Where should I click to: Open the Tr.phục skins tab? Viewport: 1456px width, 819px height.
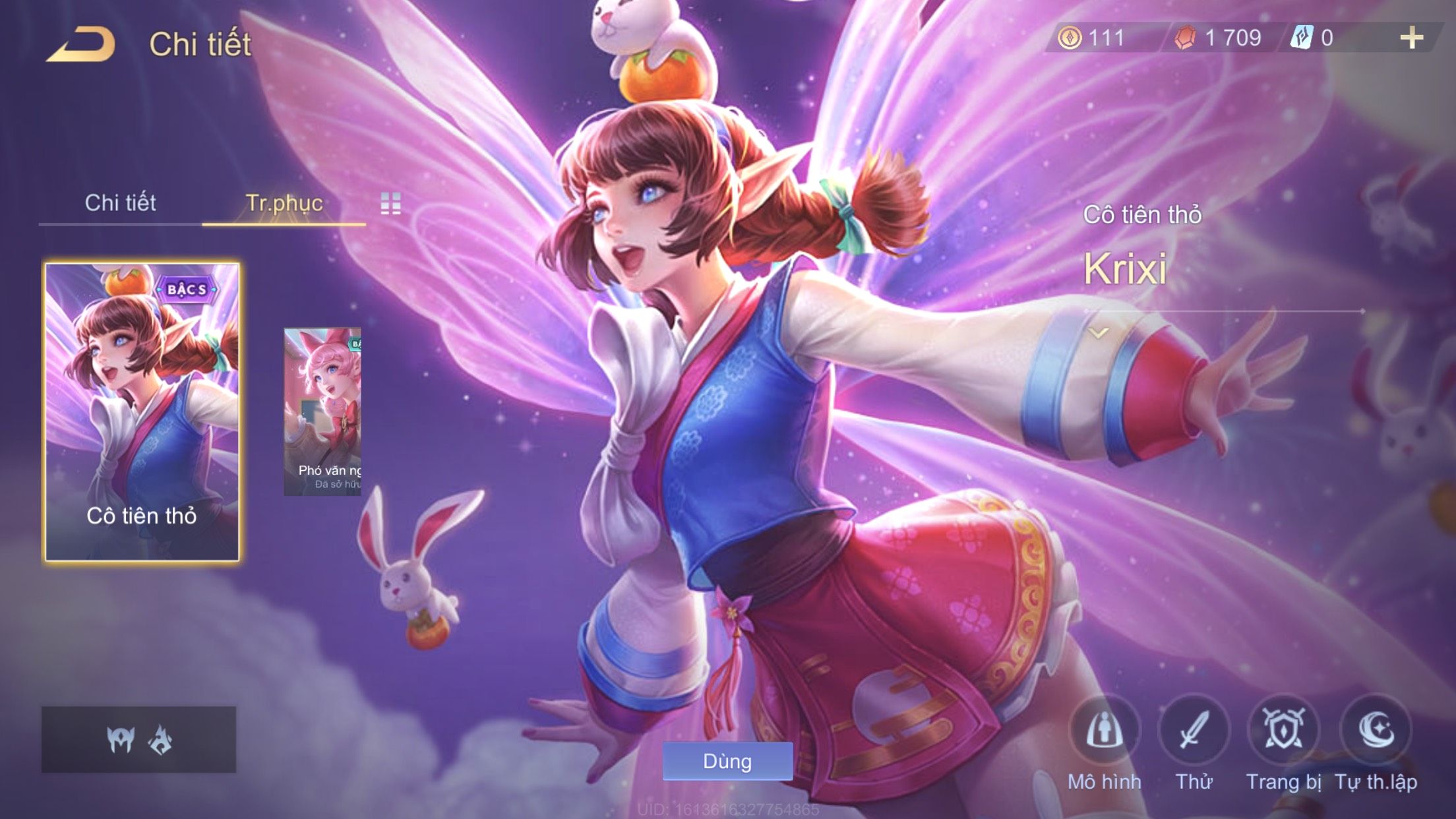(284, 203)
